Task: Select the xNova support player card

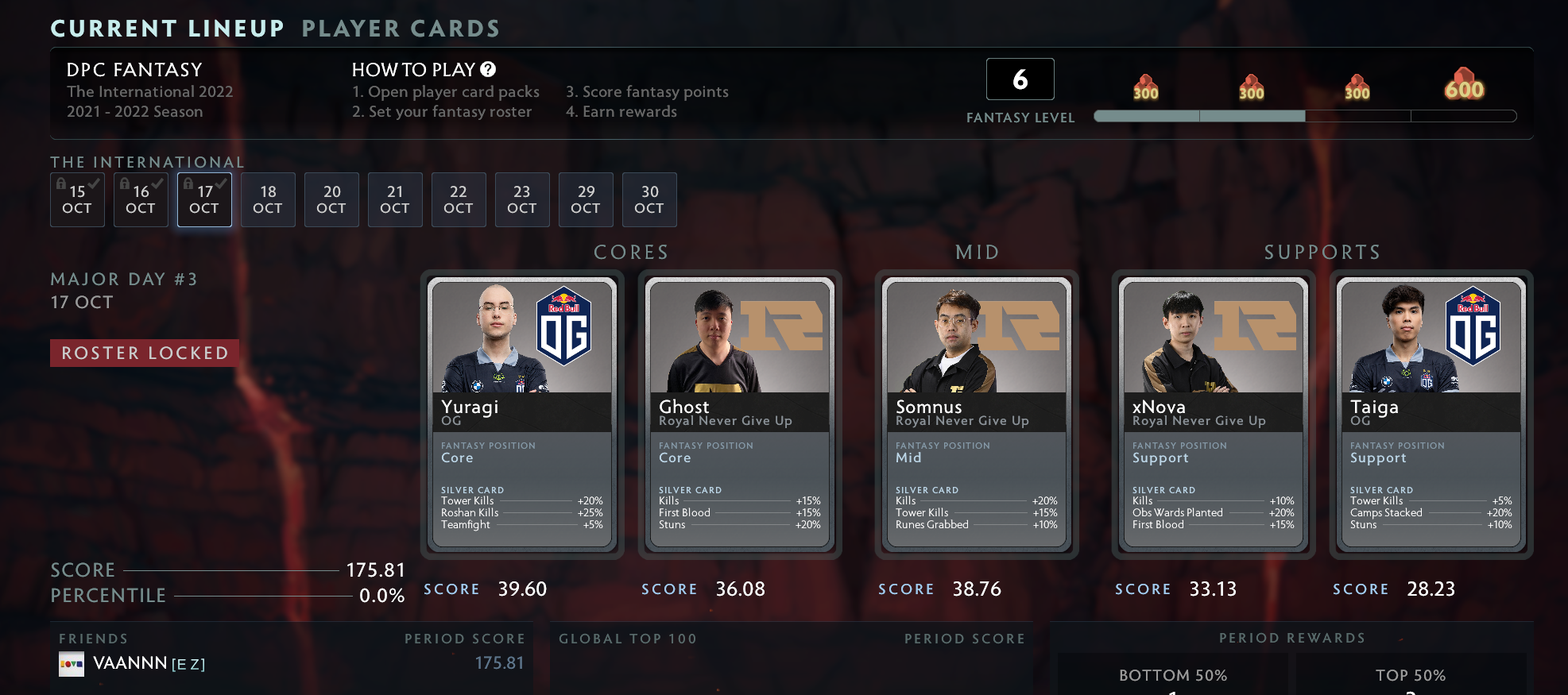Action: click(x=1214, y=413)
